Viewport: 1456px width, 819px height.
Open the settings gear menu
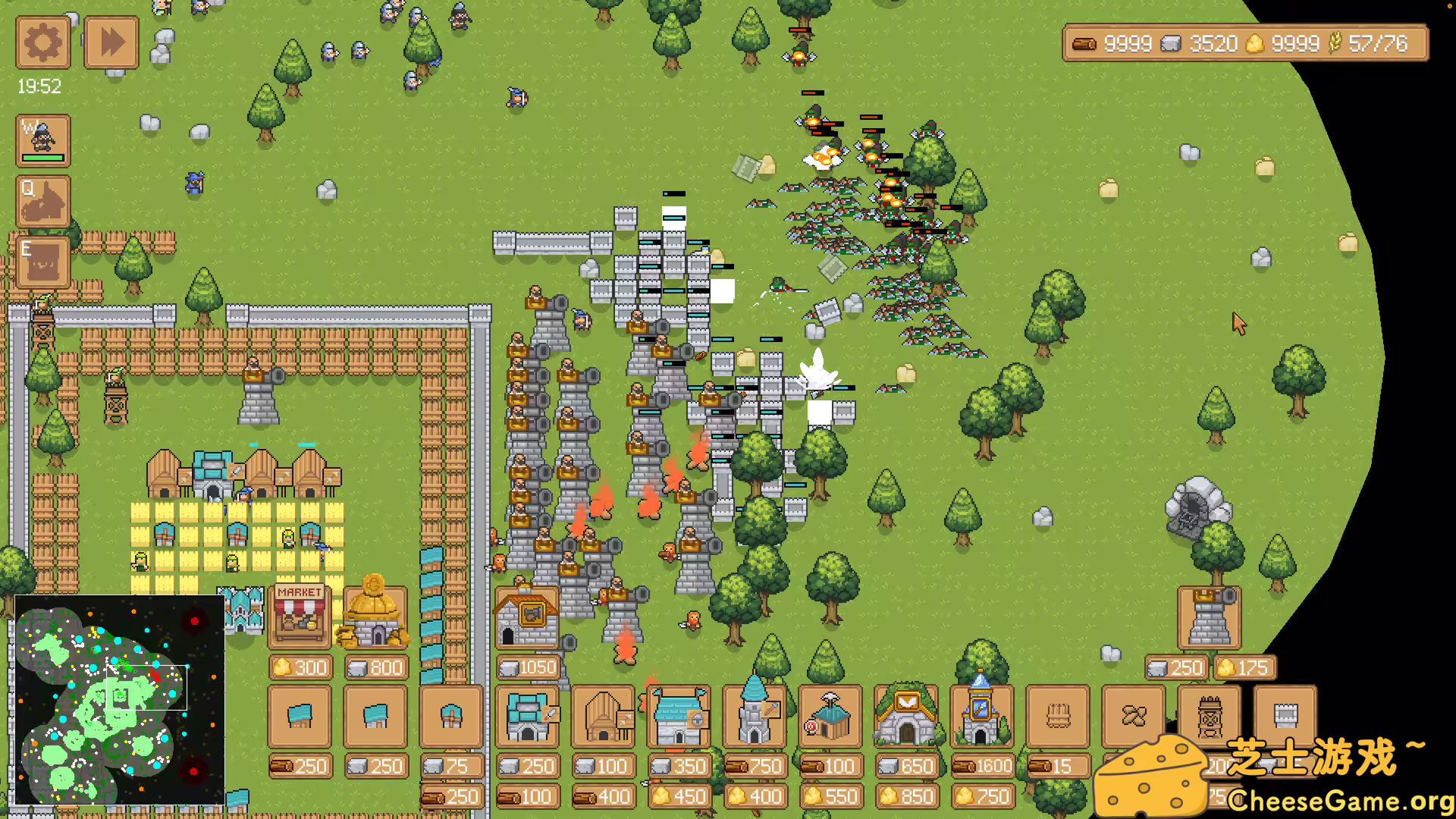coord(42,42)
